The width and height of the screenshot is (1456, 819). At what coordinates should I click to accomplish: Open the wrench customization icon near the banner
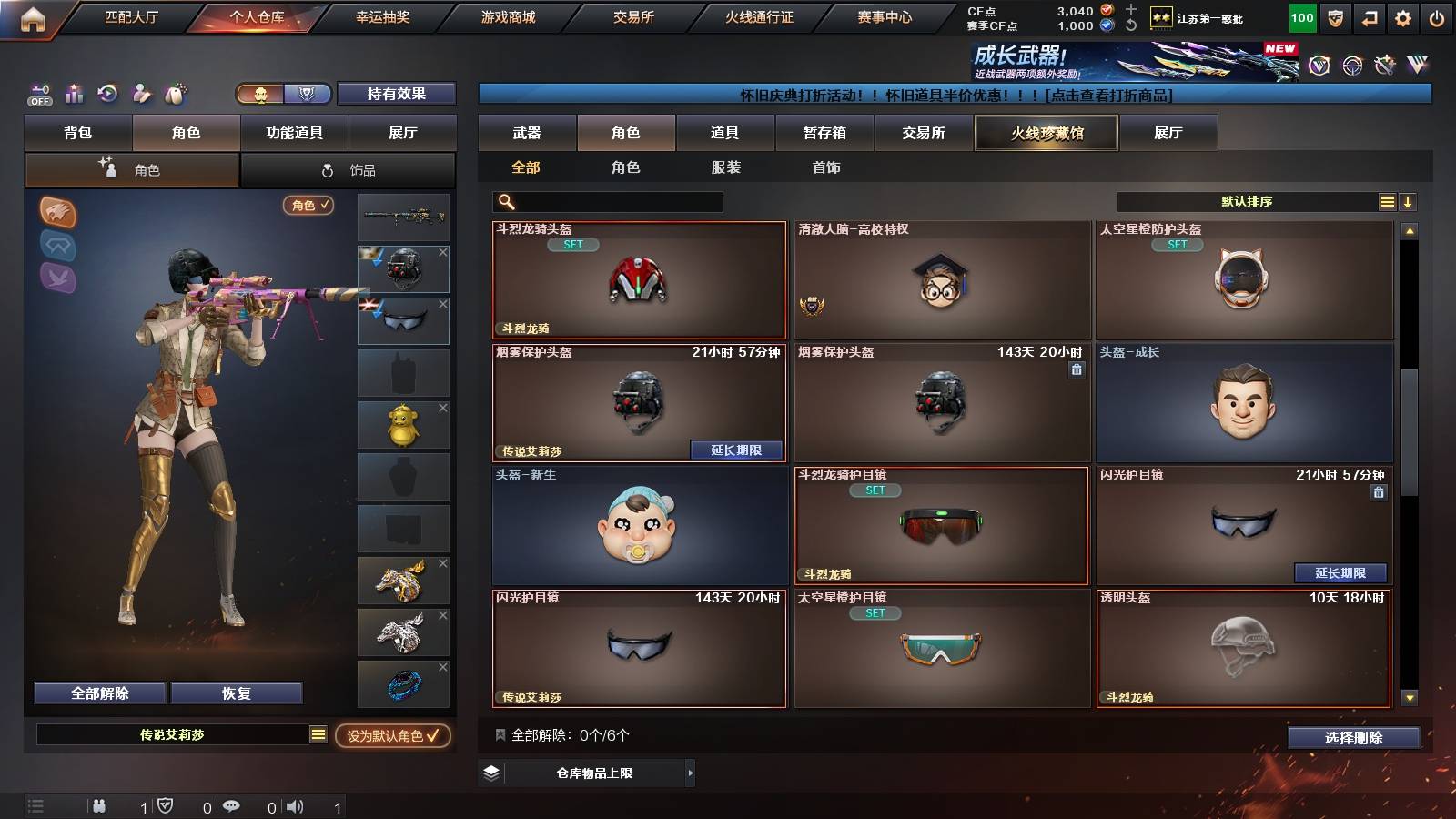[x=1383, y=66]
